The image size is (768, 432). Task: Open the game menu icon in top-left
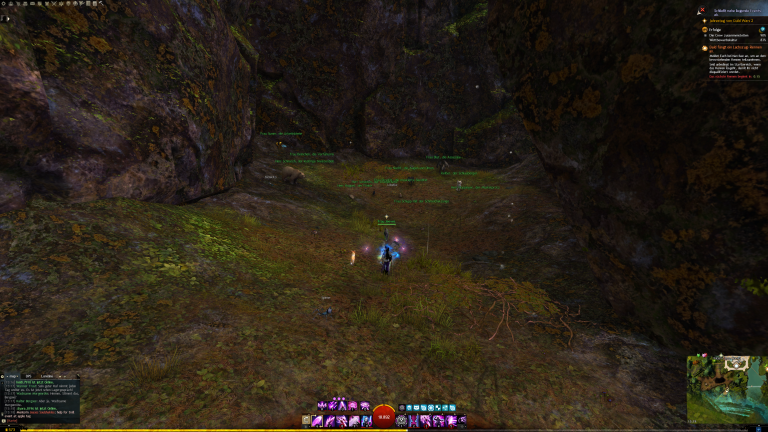click(x=5, y=4)
